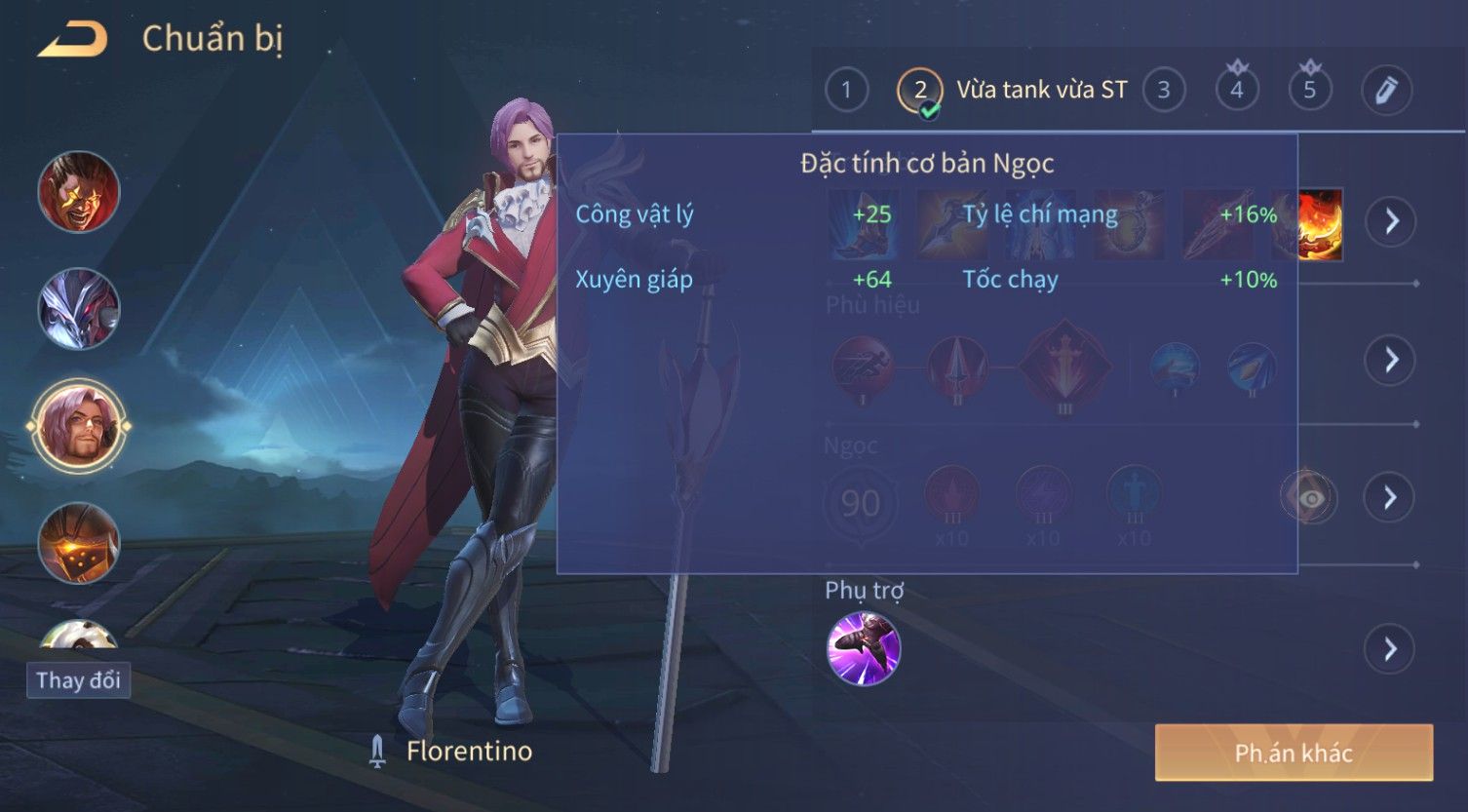Open the Phụ trợ selection arrow
Screen dimensions: 1468x812
pos(1390,649)
